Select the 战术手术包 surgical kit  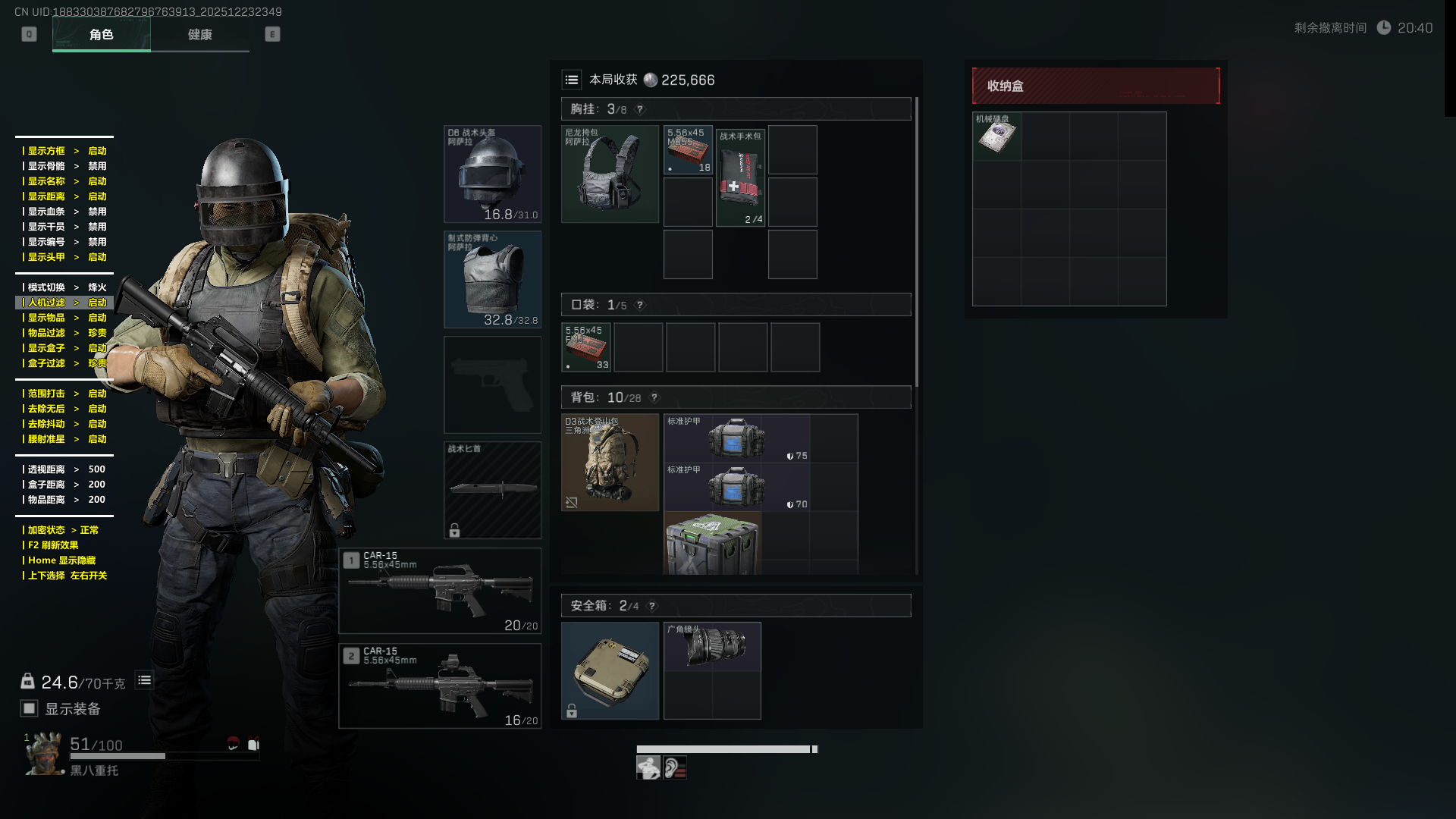740,177
